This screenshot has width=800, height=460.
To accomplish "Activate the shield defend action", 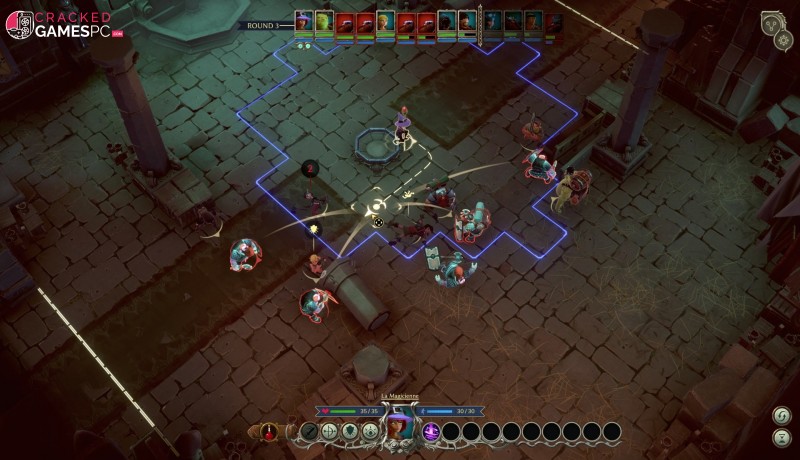I will [350, 432].
